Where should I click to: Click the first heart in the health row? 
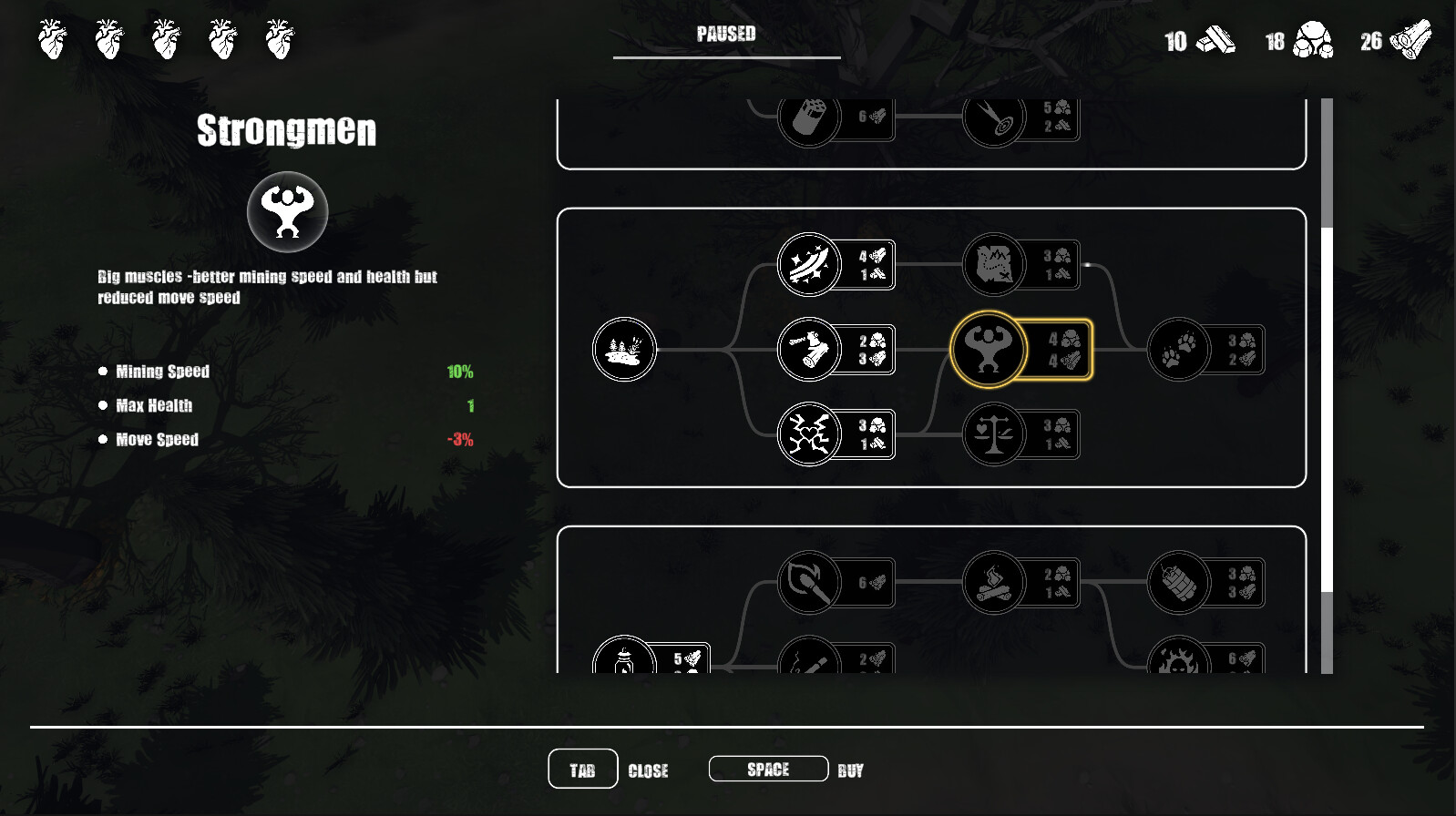pos(52,38)
